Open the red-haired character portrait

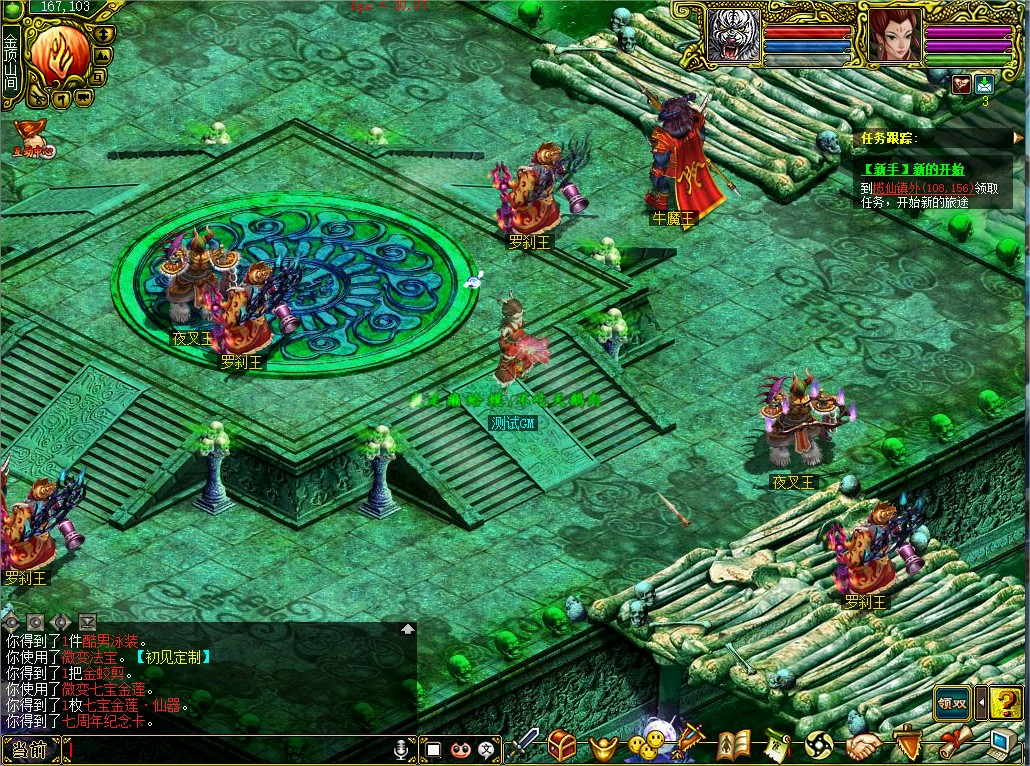(894, 35)
